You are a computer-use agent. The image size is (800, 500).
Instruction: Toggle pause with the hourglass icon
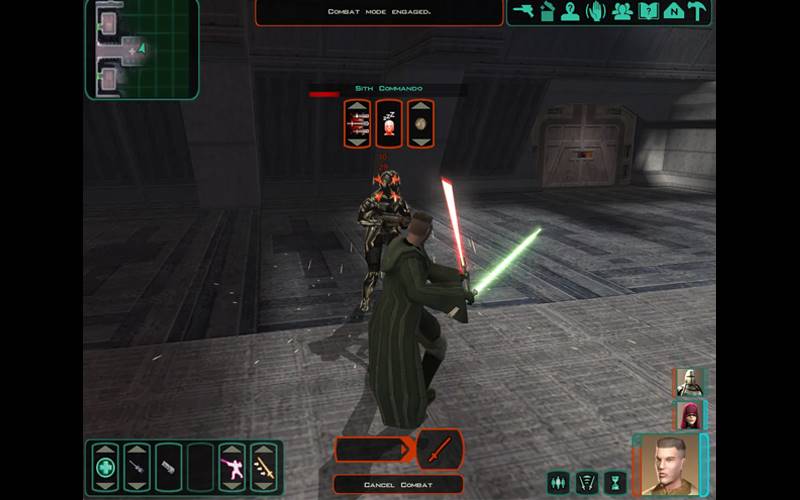click(615, 482)
